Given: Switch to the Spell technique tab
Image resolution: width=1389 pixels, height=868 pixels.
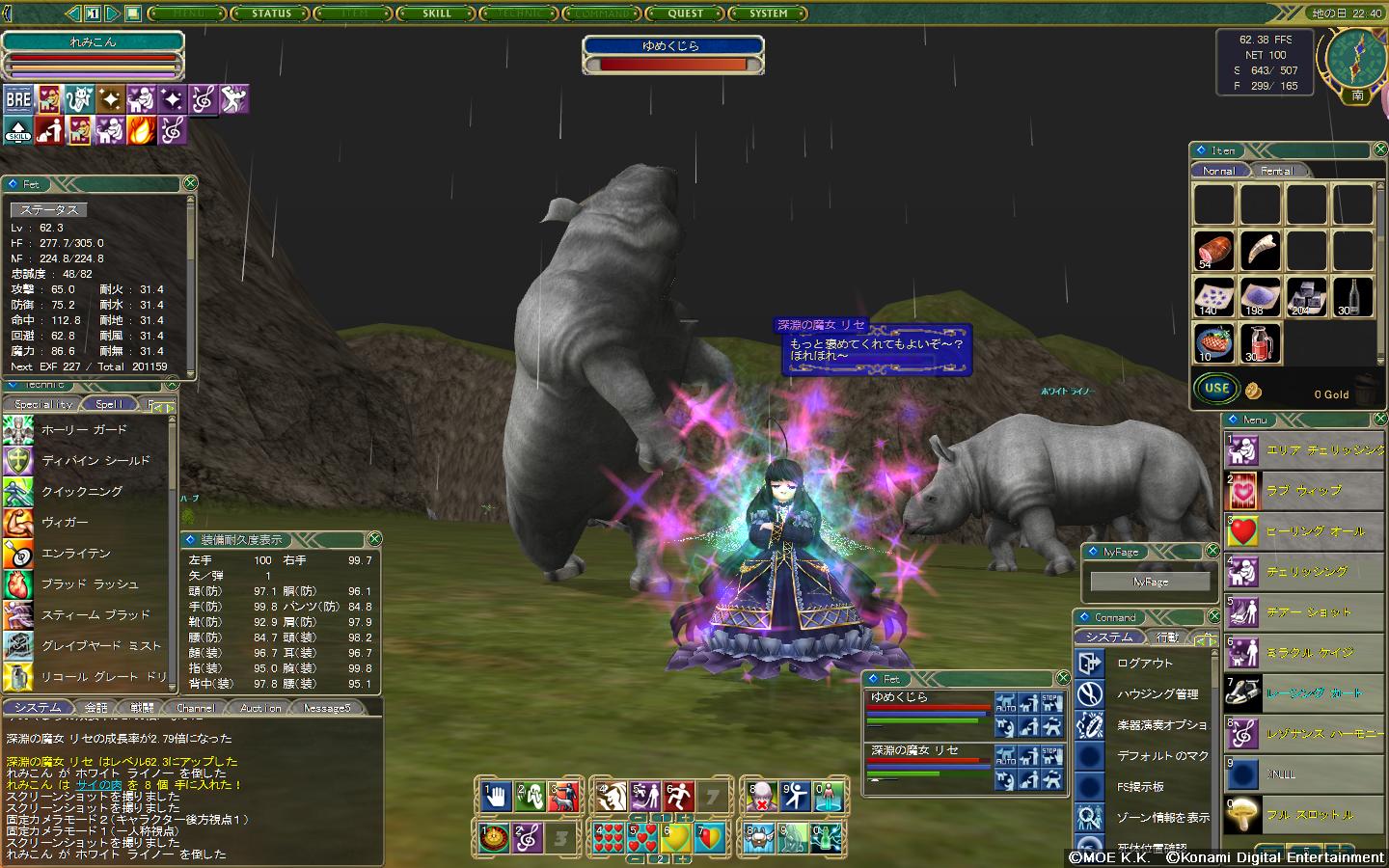Looking at the screenshot, I should coord(109,404).
